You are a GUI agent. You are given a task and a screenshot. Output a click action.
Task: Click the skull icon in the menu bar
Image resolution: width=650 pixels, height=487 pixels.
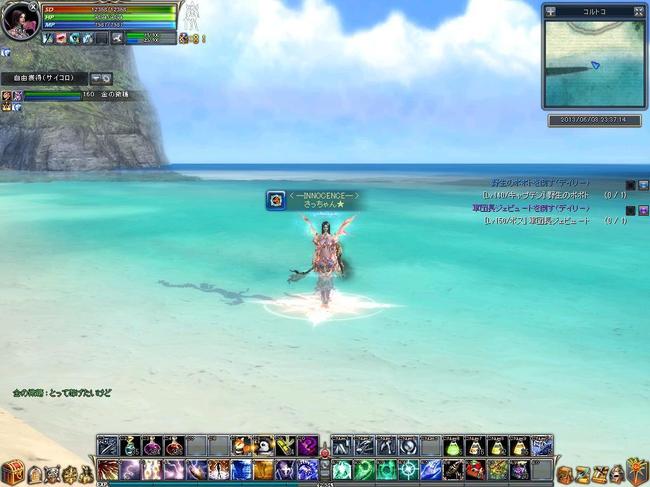click(x=54, y=474)
